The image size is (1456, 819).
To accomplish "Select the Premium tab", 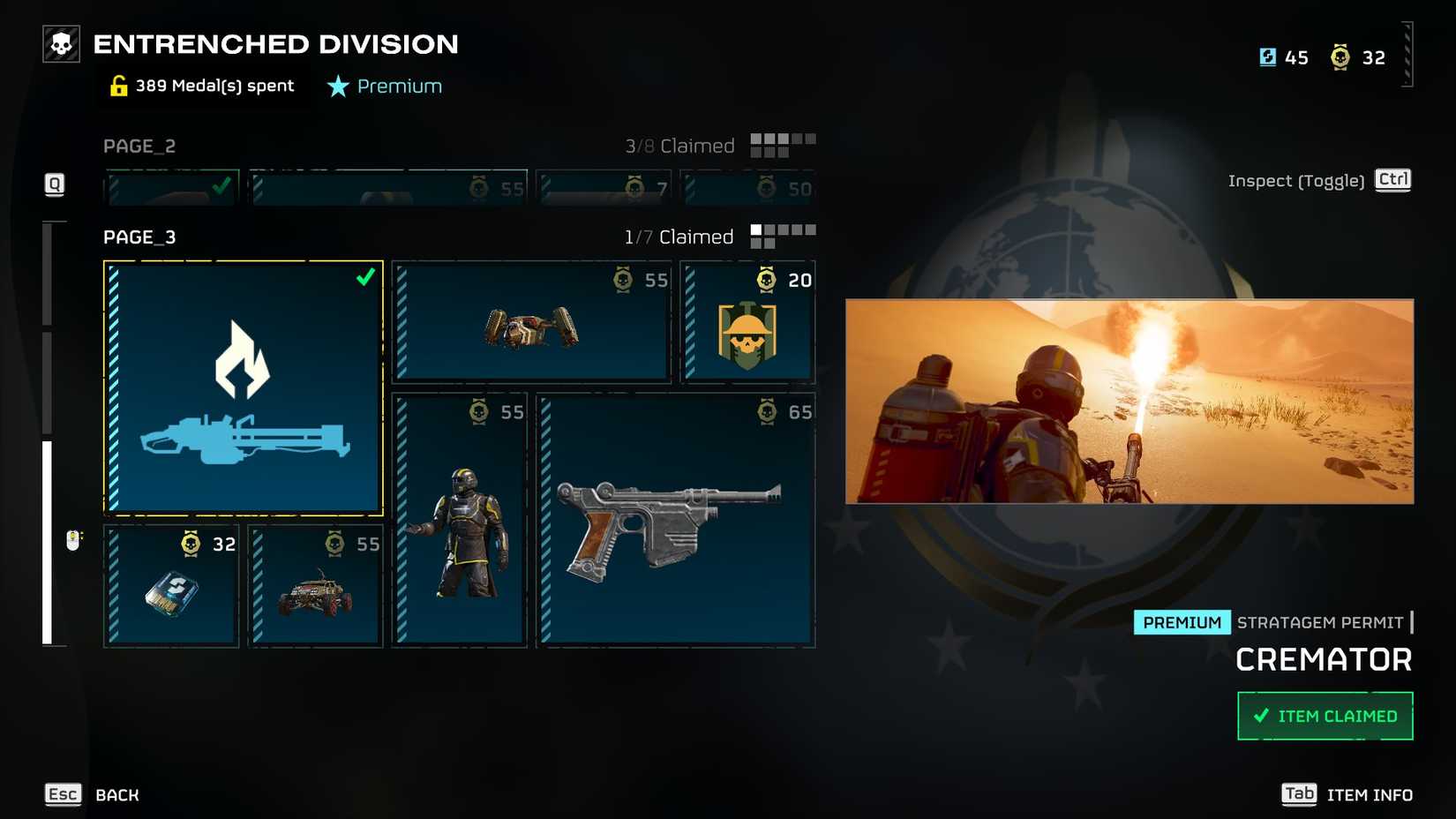I will click(x=384, y=86).
